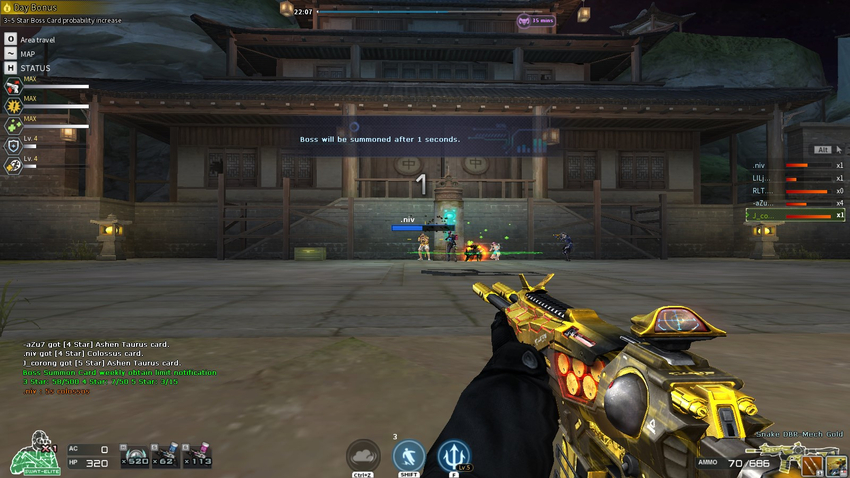Select the yellow explosion upgrade icon

coord(12,106)
